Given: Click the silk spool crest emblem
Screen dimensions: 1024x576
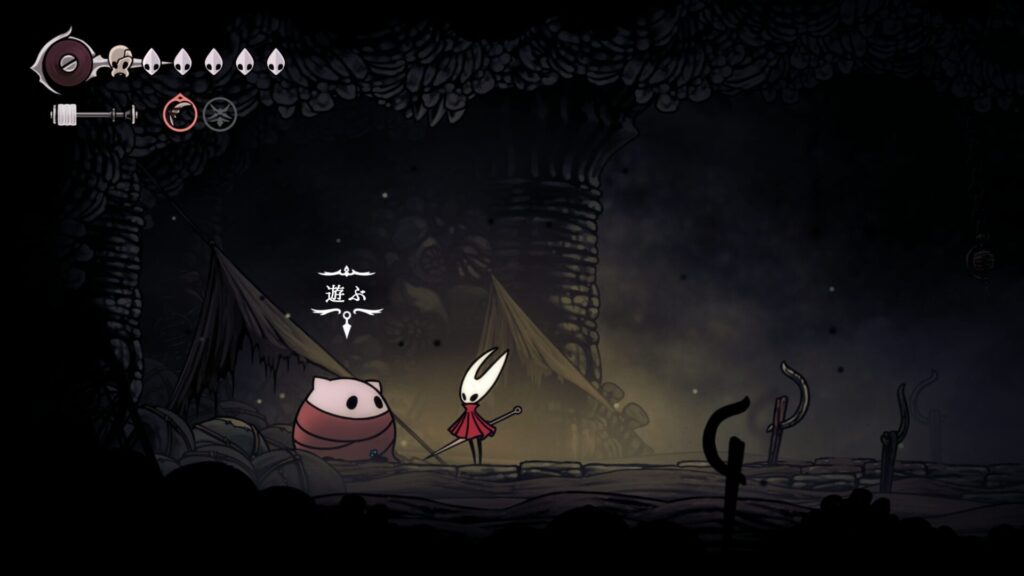Looking at the screenshot, I should click(66, 60).
